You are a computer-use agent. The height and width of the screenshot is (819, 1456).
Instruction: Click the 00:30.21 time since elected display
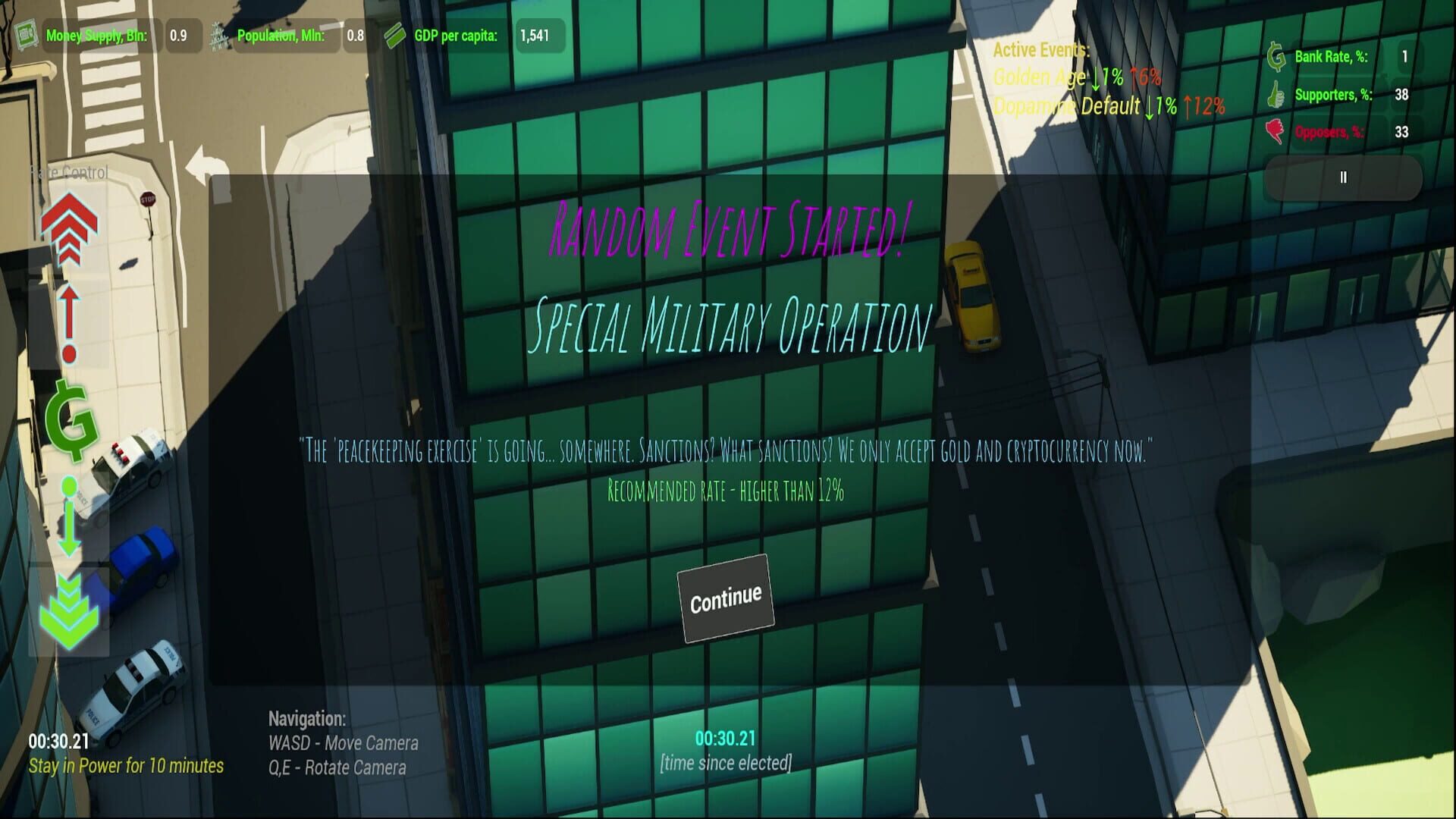pos(726,736)
